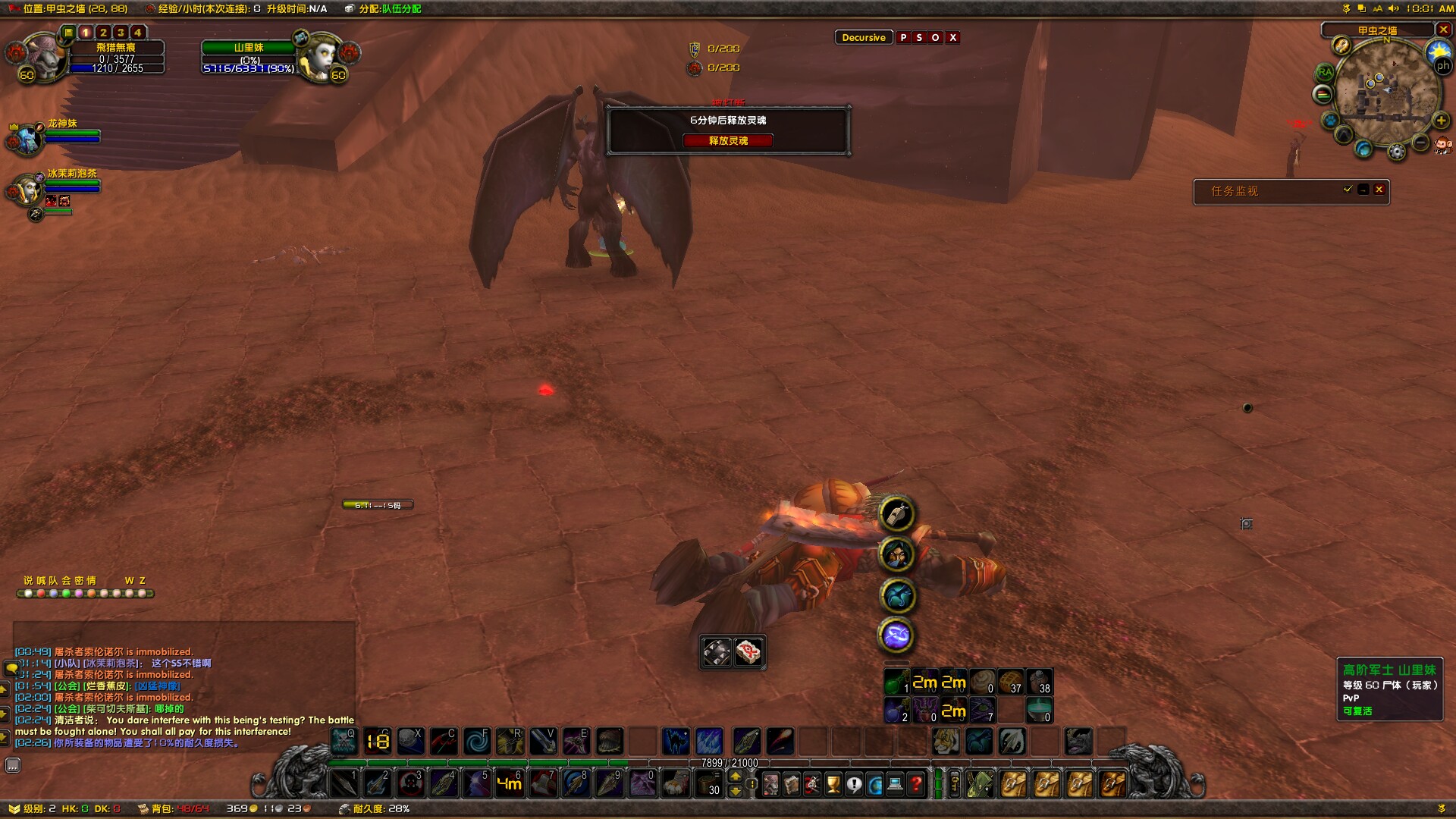
Task: Open the minimap settings gear icon
Action: (x=1397, y=150)
